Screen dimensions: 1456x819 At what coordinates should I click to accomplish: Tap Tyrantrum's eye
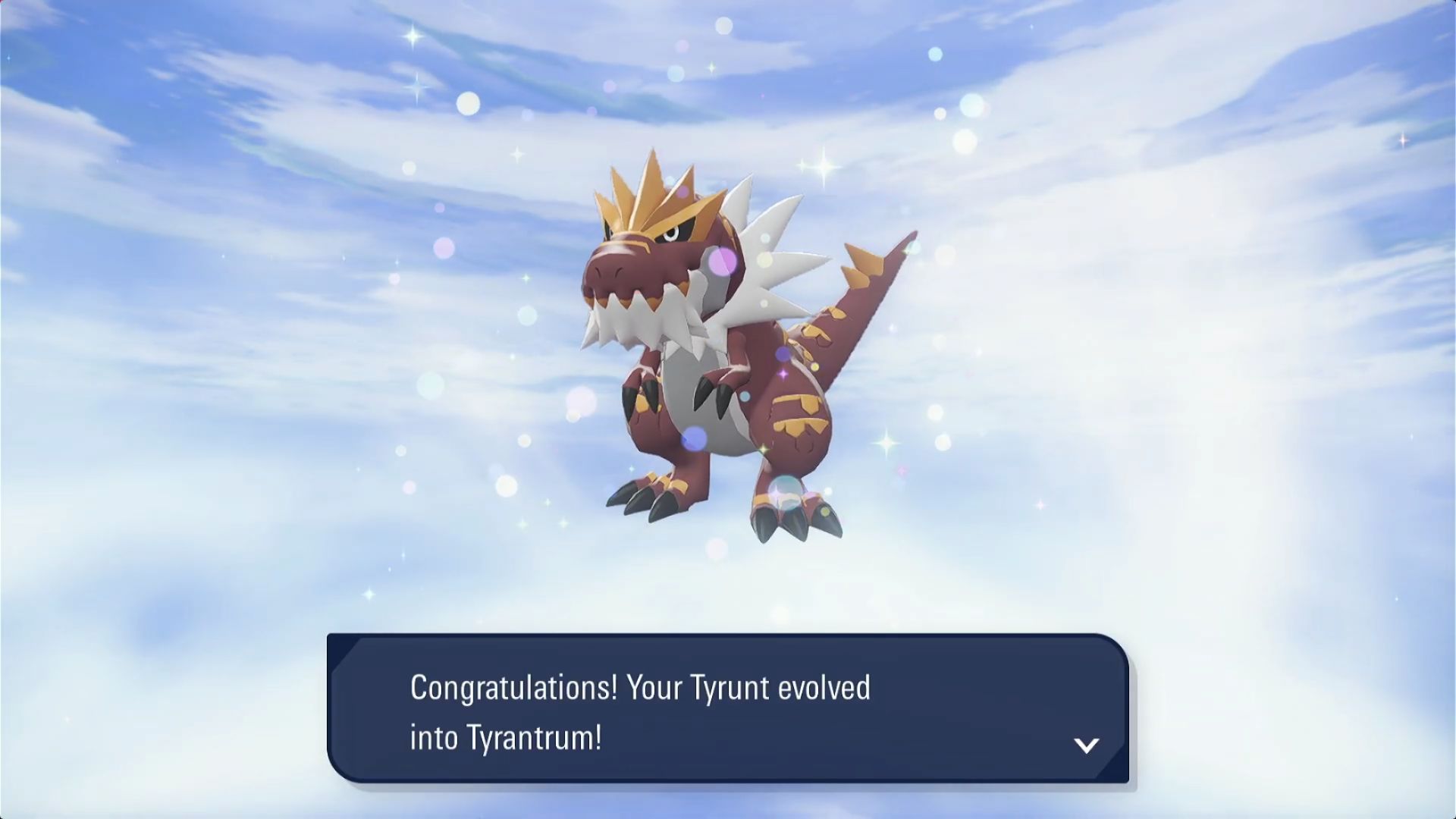[x=671, y=235]
